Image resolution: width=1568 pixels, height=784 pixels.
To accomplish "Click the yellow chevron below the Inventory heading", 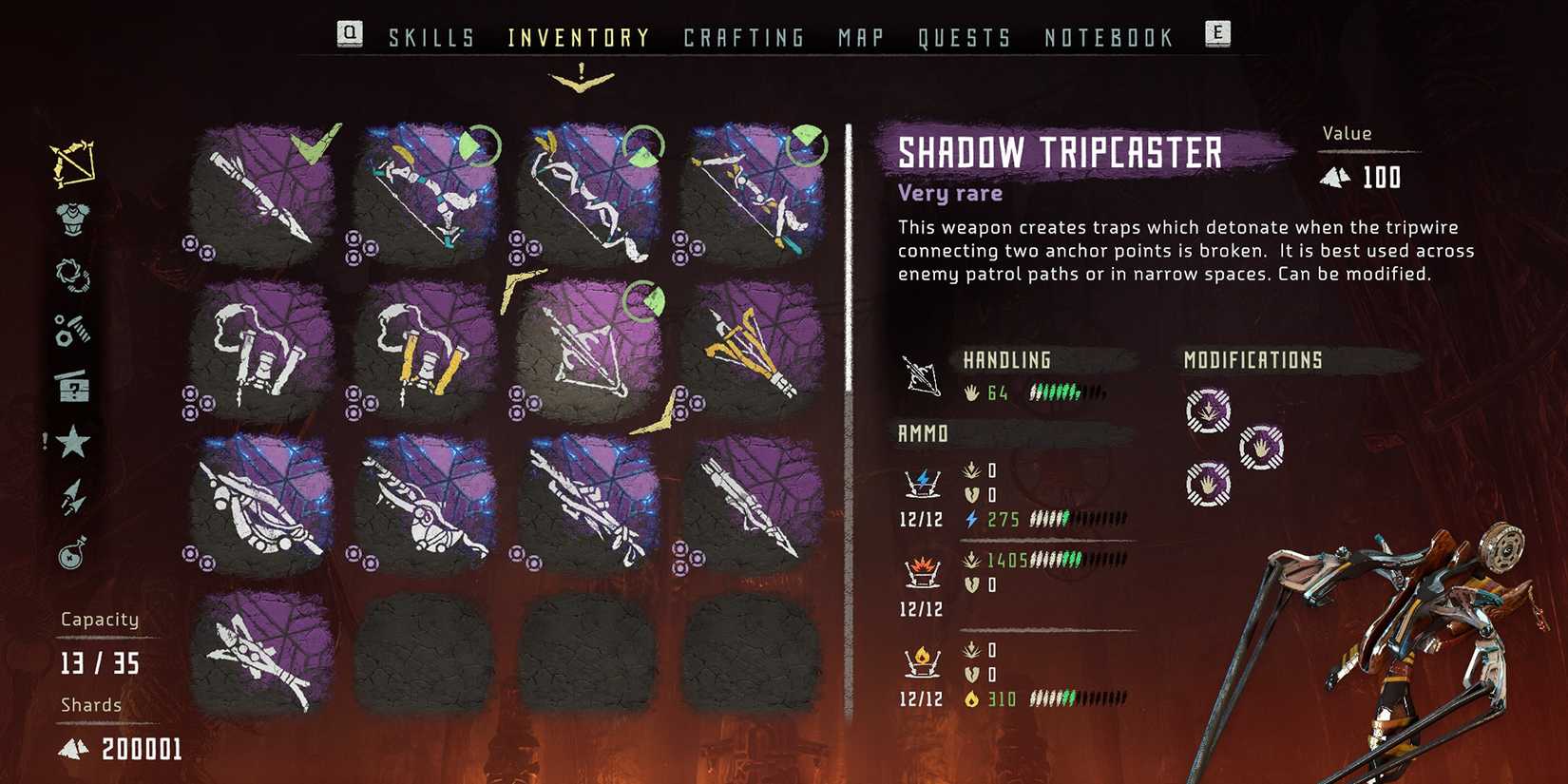I will tap(580, 76).
